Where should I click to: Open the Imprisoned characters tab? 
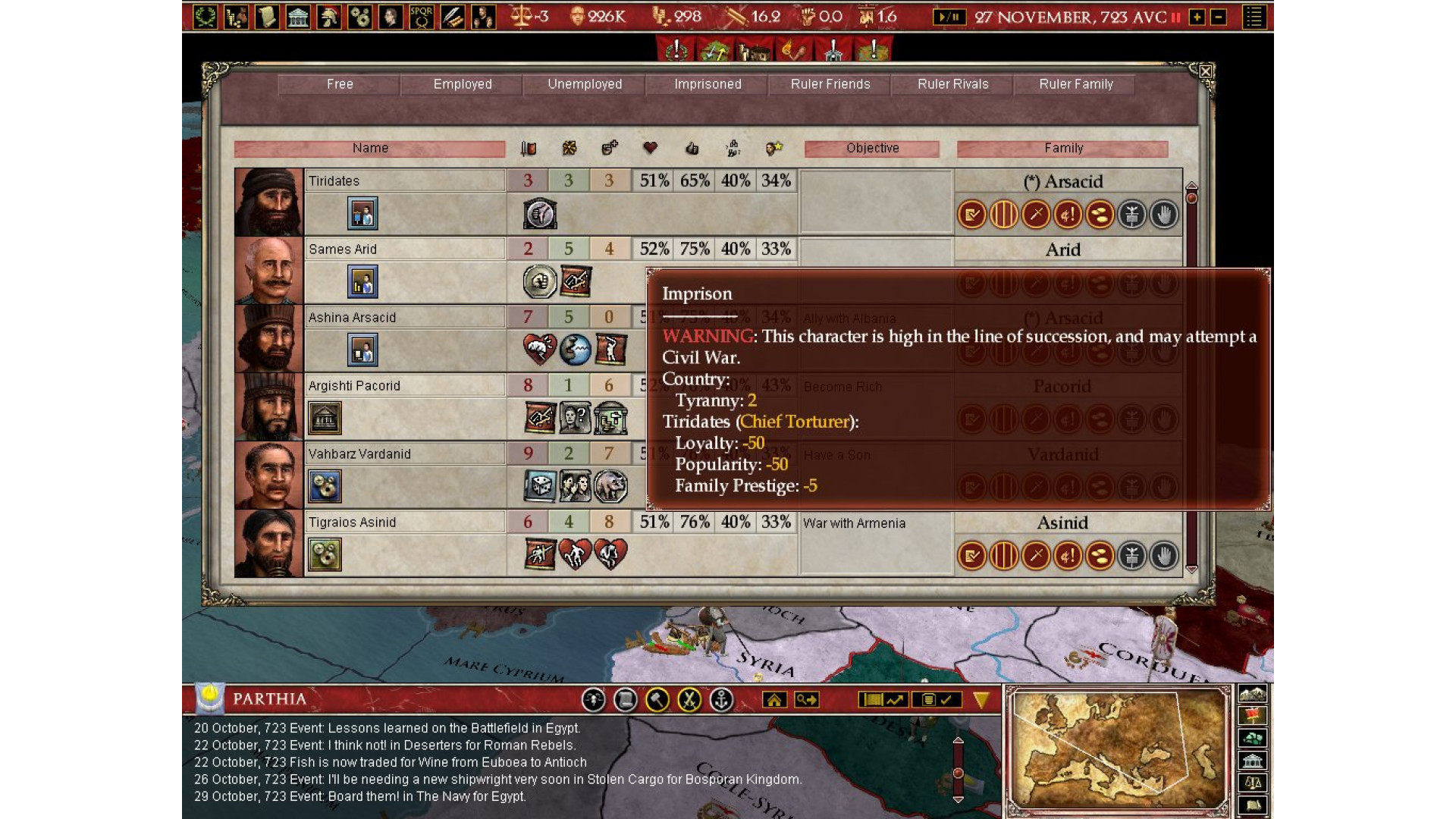pos(708,84)
